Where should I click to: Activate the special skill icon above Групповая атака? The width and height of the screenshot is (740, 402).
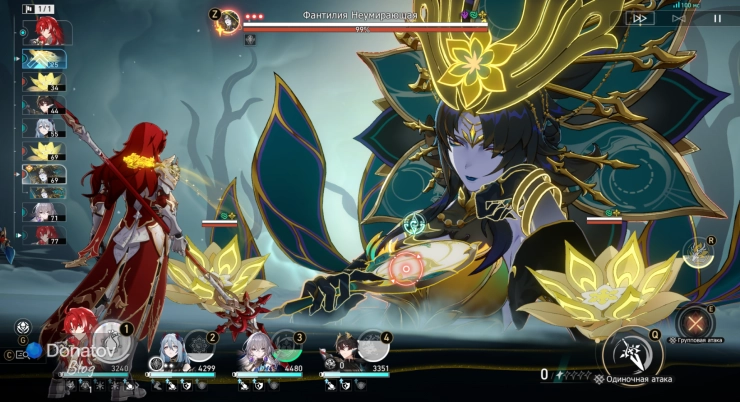697,252
